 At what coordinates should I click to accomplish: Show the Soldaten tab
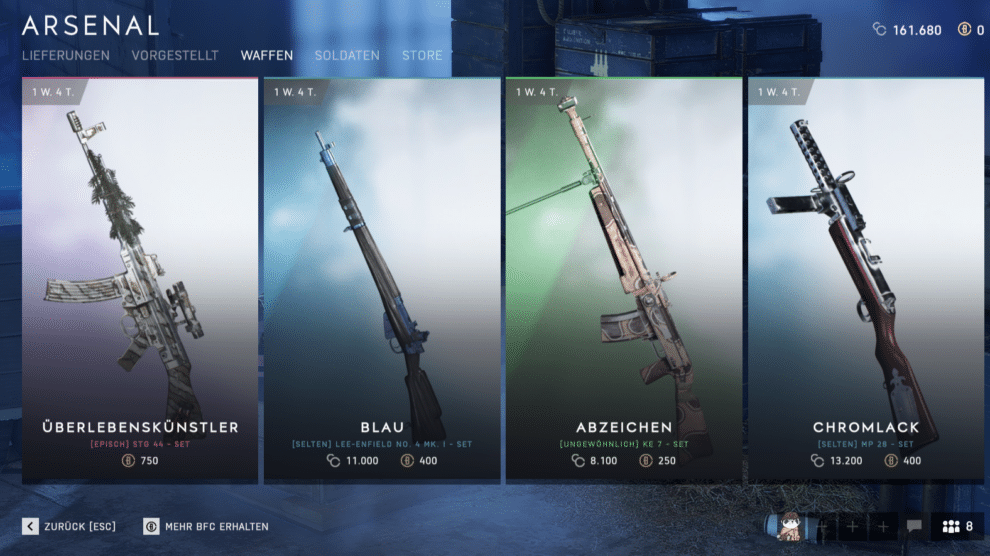pos(347,56)
